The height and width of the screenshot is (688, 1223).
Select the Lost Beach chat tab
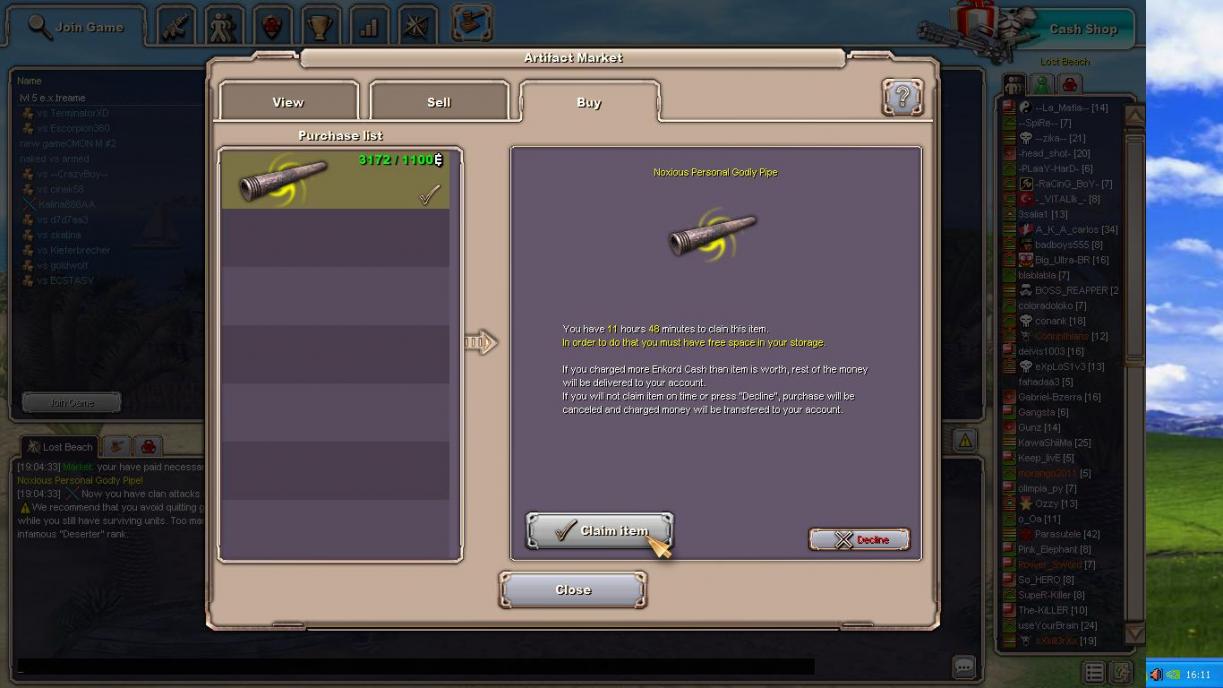(60, 447)
